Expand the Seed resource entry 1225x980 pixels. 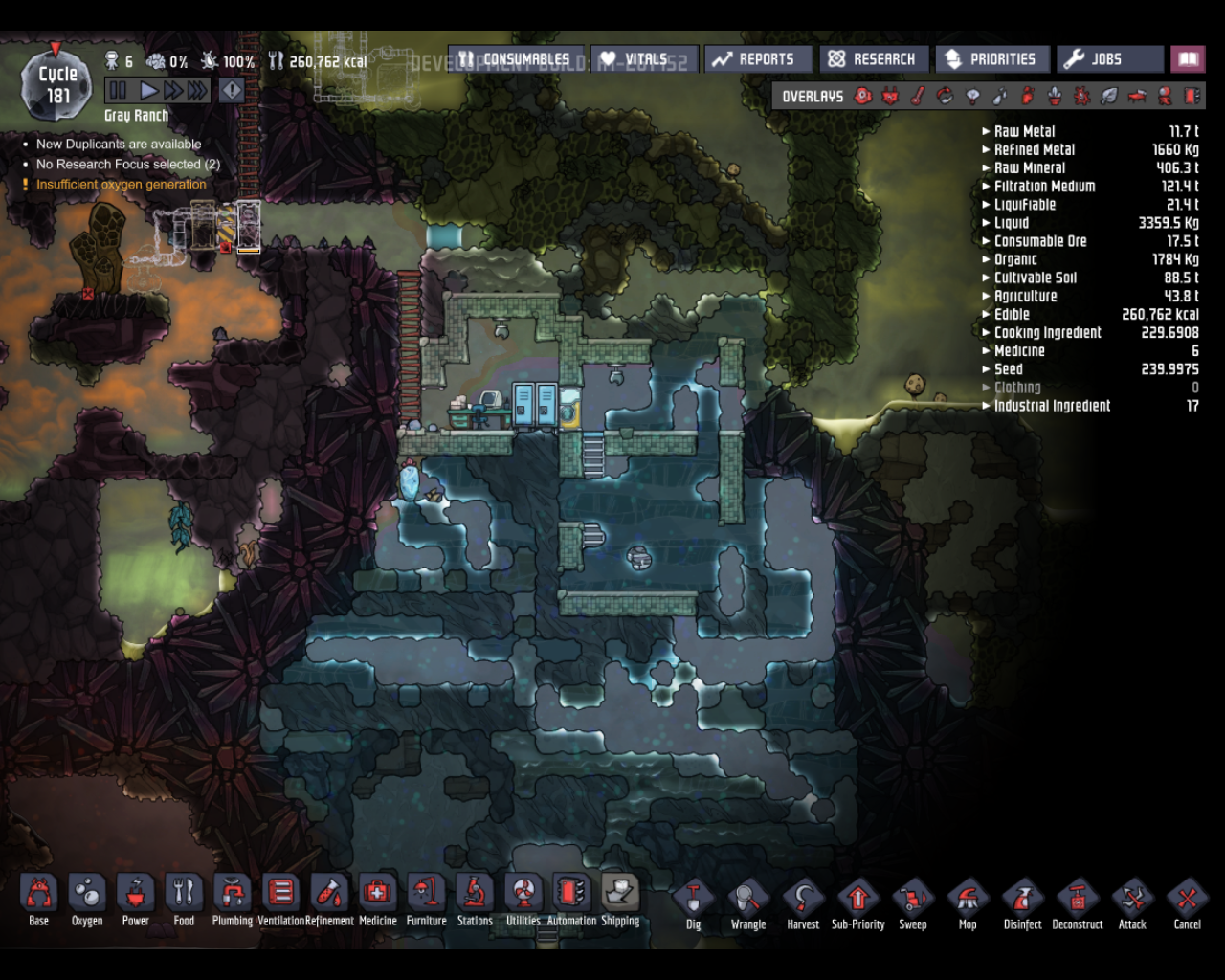(x=987, y=368)
